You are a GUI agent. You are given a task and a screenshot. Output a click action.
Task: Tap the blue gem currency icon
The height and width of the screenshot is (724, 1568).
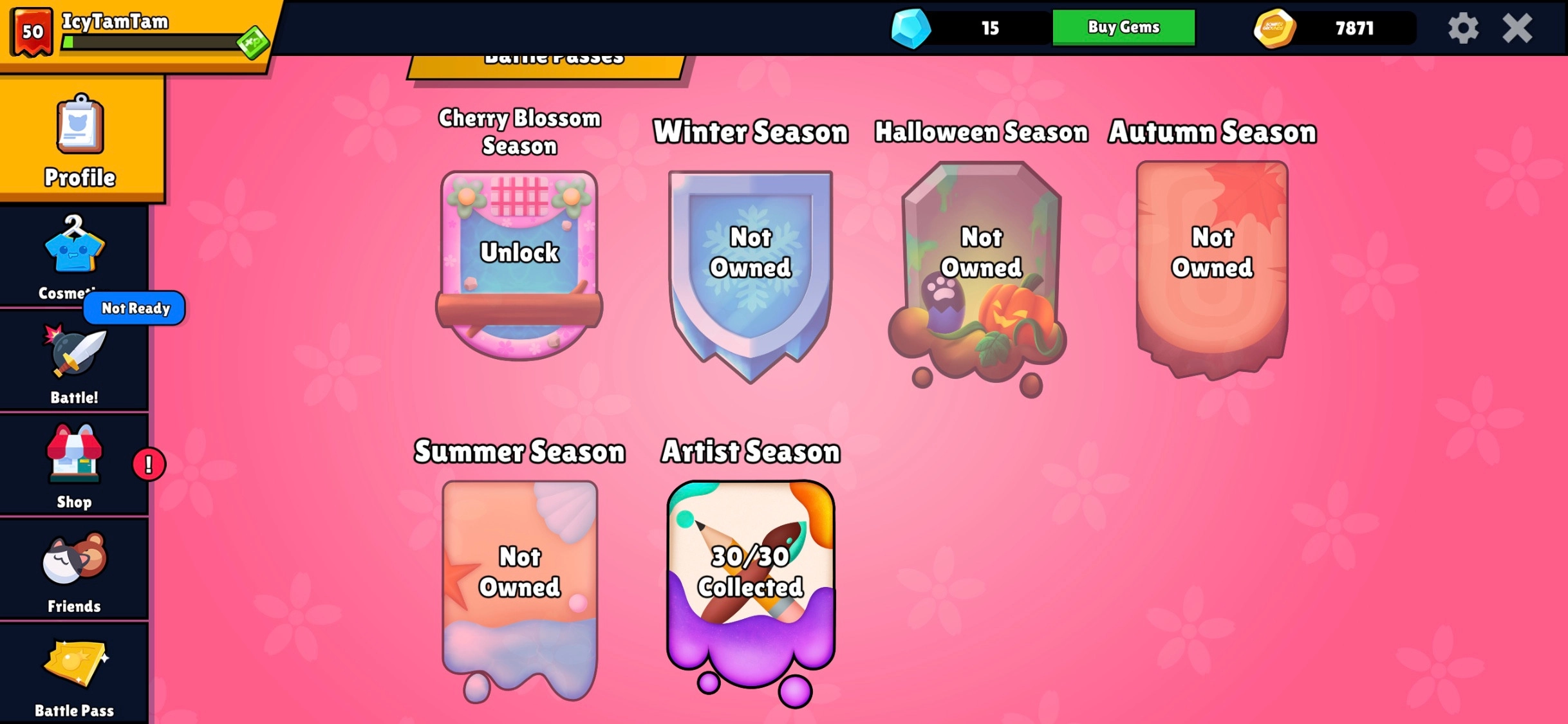coord(911,28)
